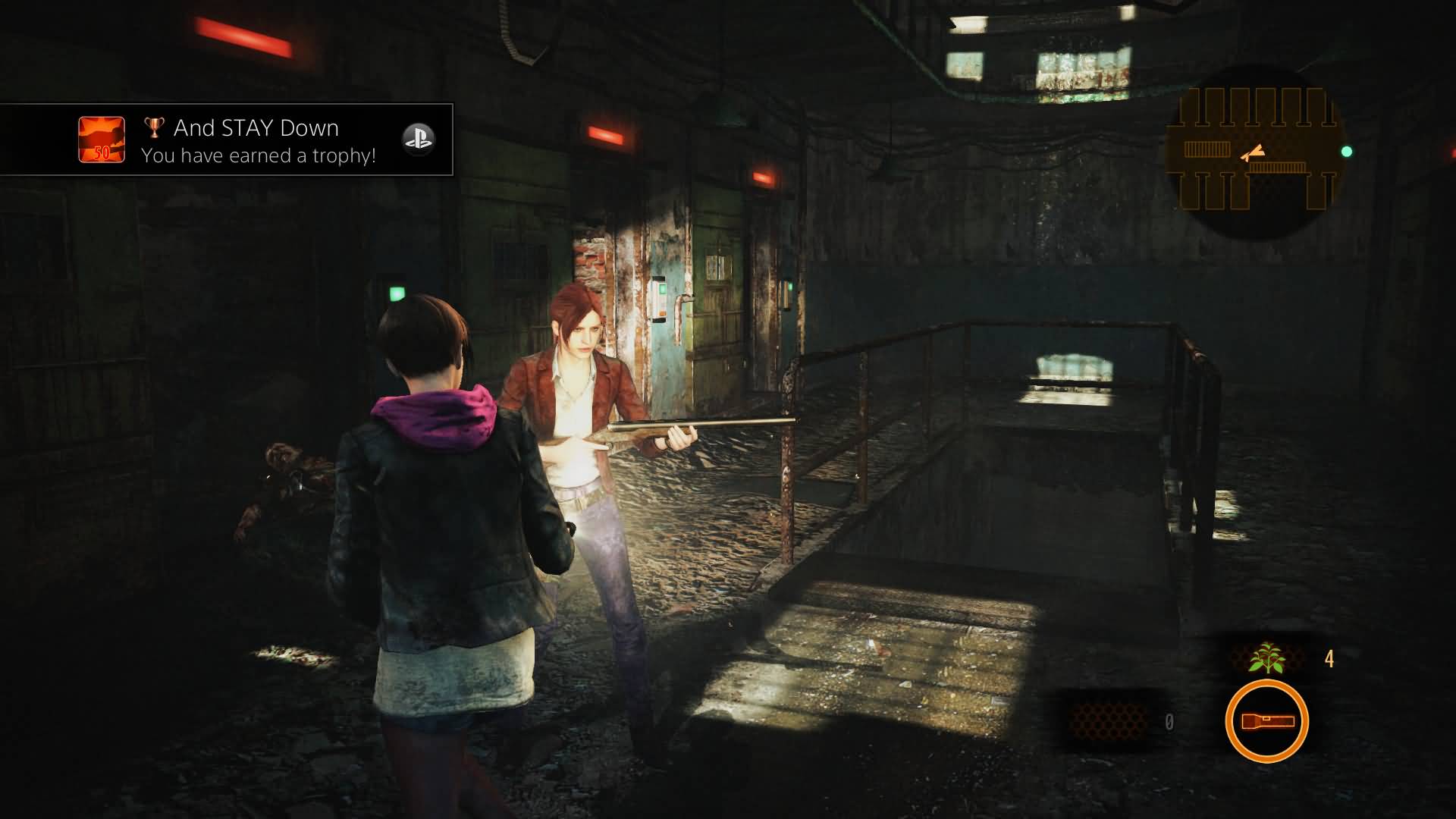Activate the flashlight icon in orange ring
1456x819 pixels.
(x=1266, y=720)
